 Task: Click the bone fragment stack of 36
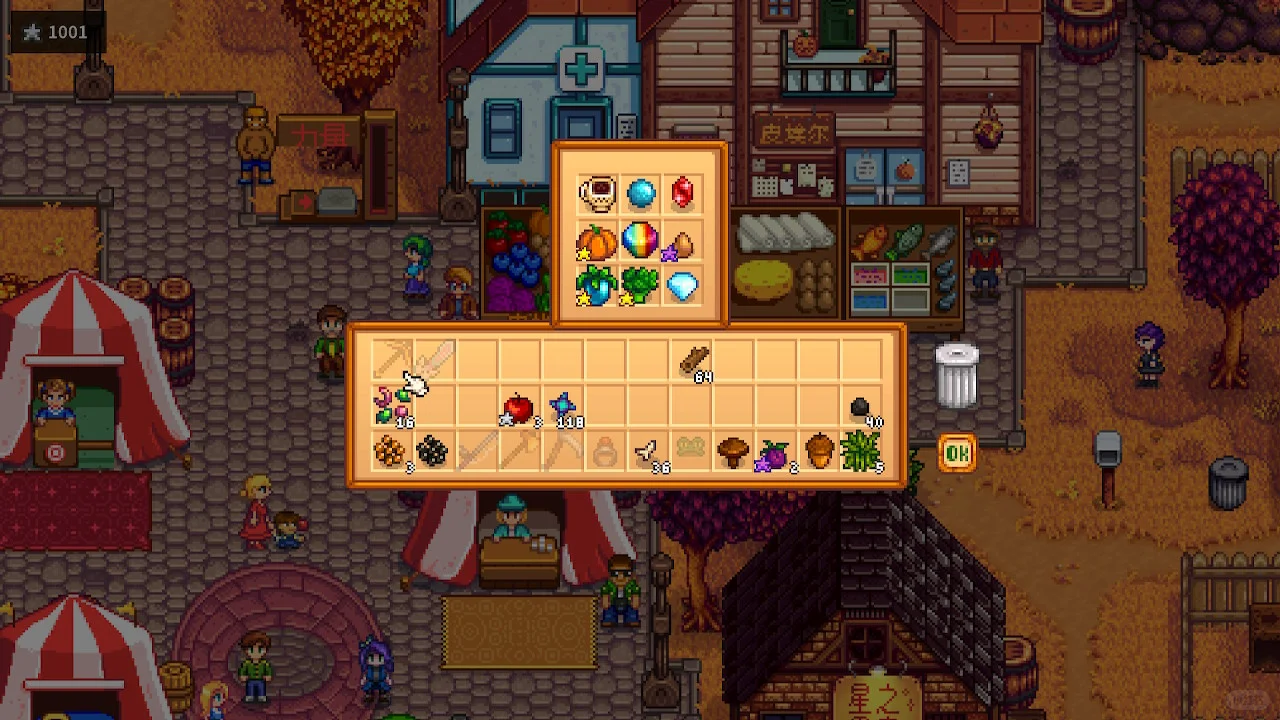point(647,454)
